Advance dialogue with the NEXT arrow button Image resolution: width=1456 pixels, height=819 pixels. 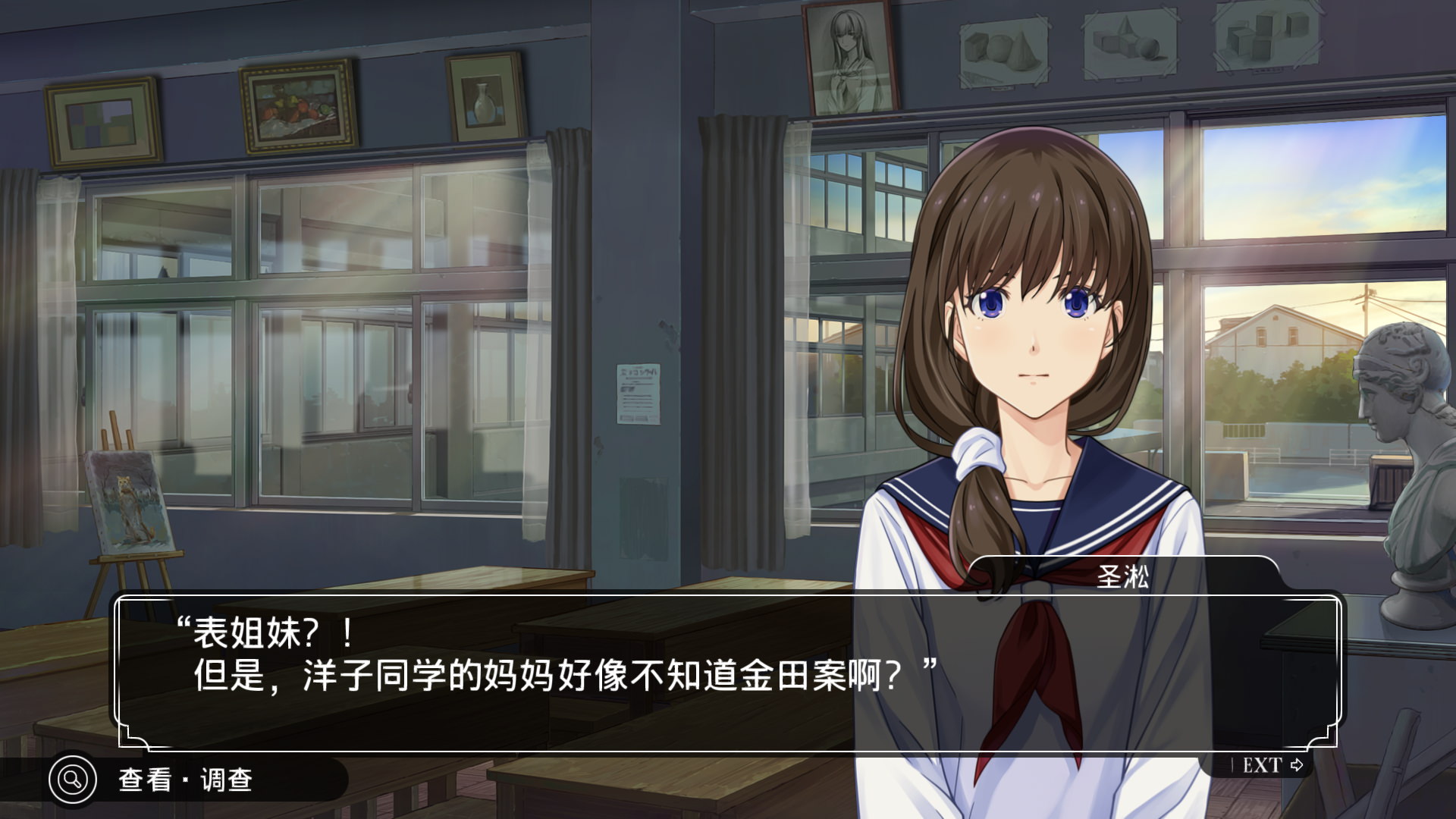coord(1272,765)
